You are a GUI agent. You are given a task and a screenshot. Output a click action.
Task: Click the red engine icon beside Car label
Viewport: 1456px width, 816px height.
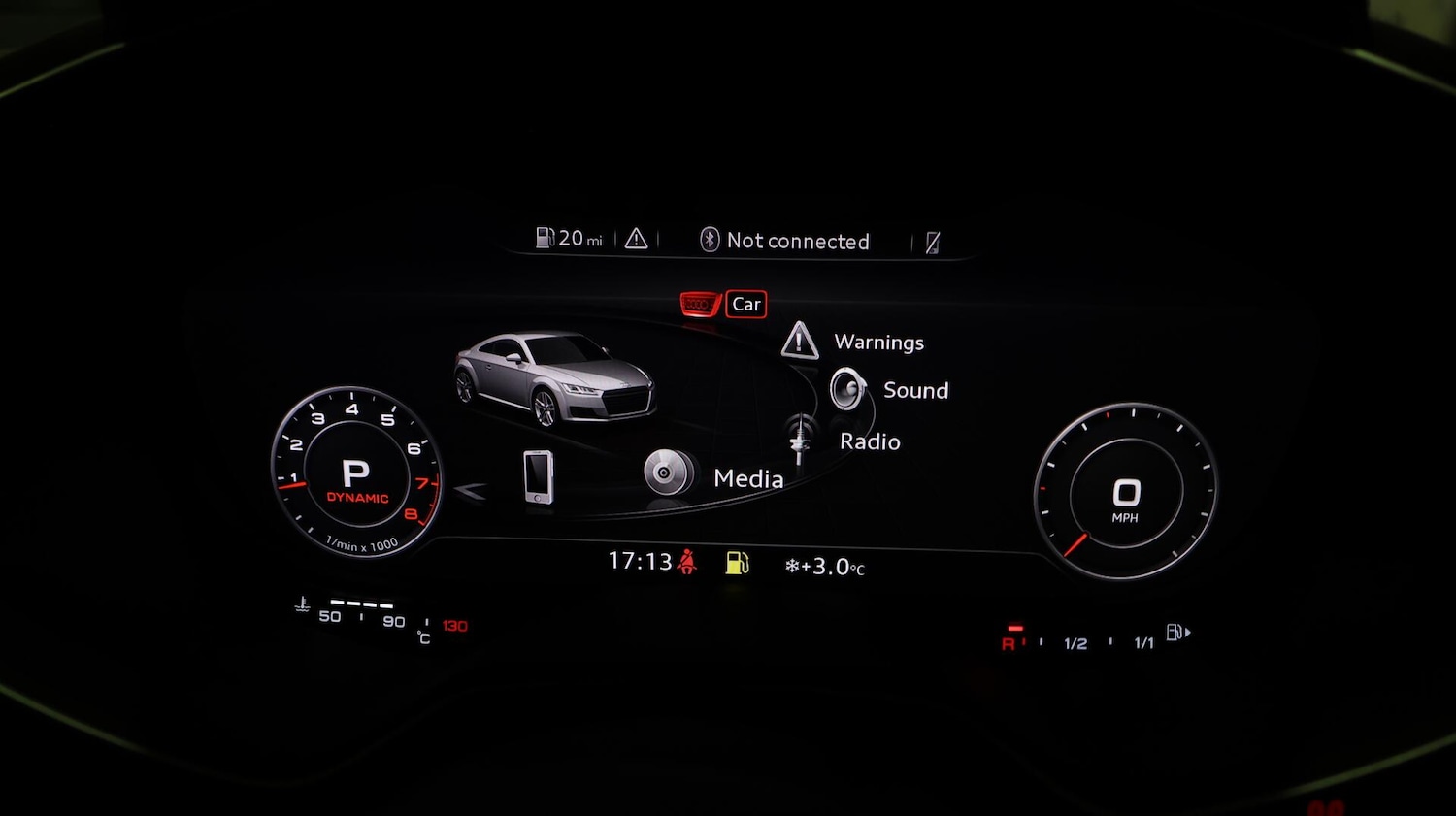point(698,303)
